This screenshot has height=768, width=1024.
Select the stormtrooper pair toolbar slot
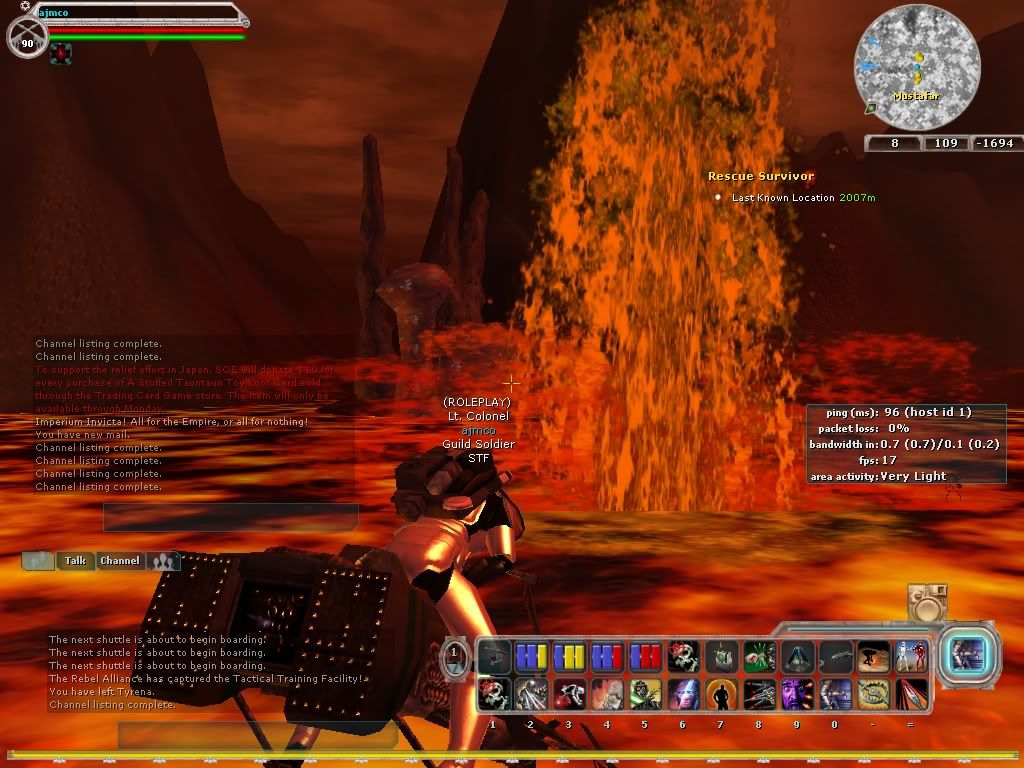[912, 657]
